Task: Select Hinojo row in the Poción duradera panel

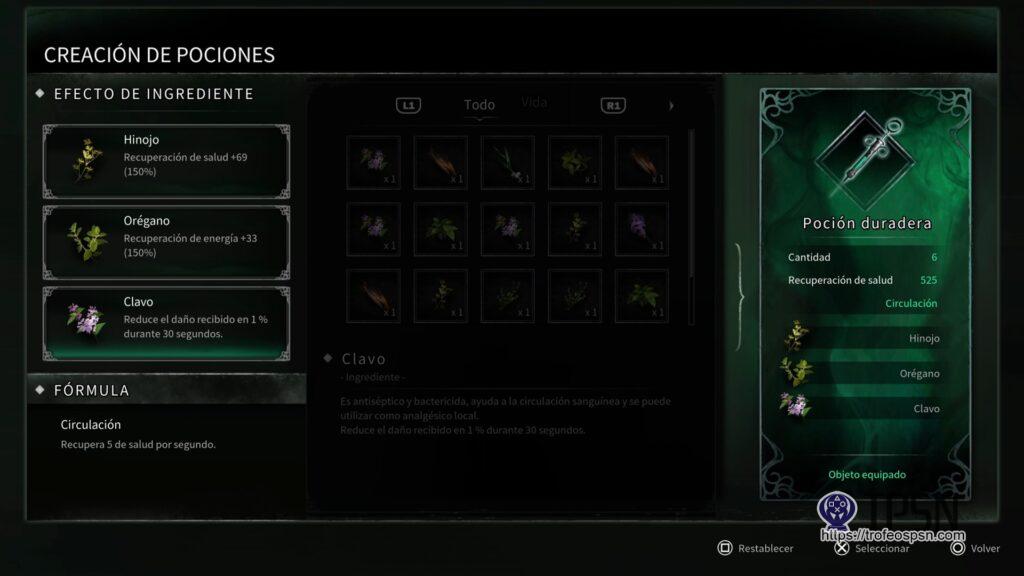Action: tap(862, 338)
